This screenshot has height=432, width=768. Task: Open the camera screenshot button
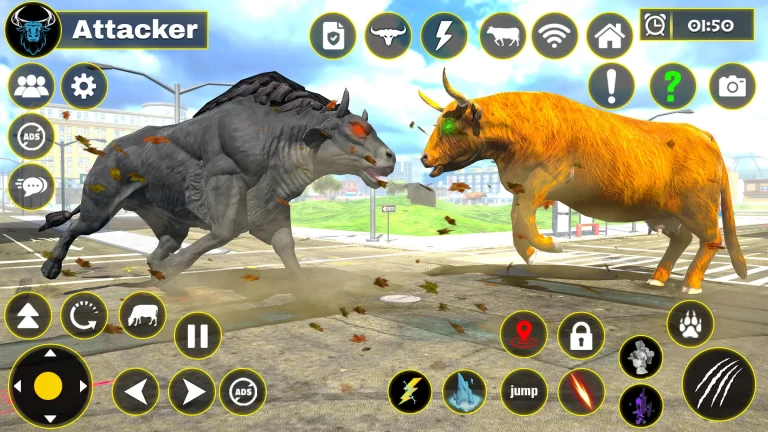[732, 87]
